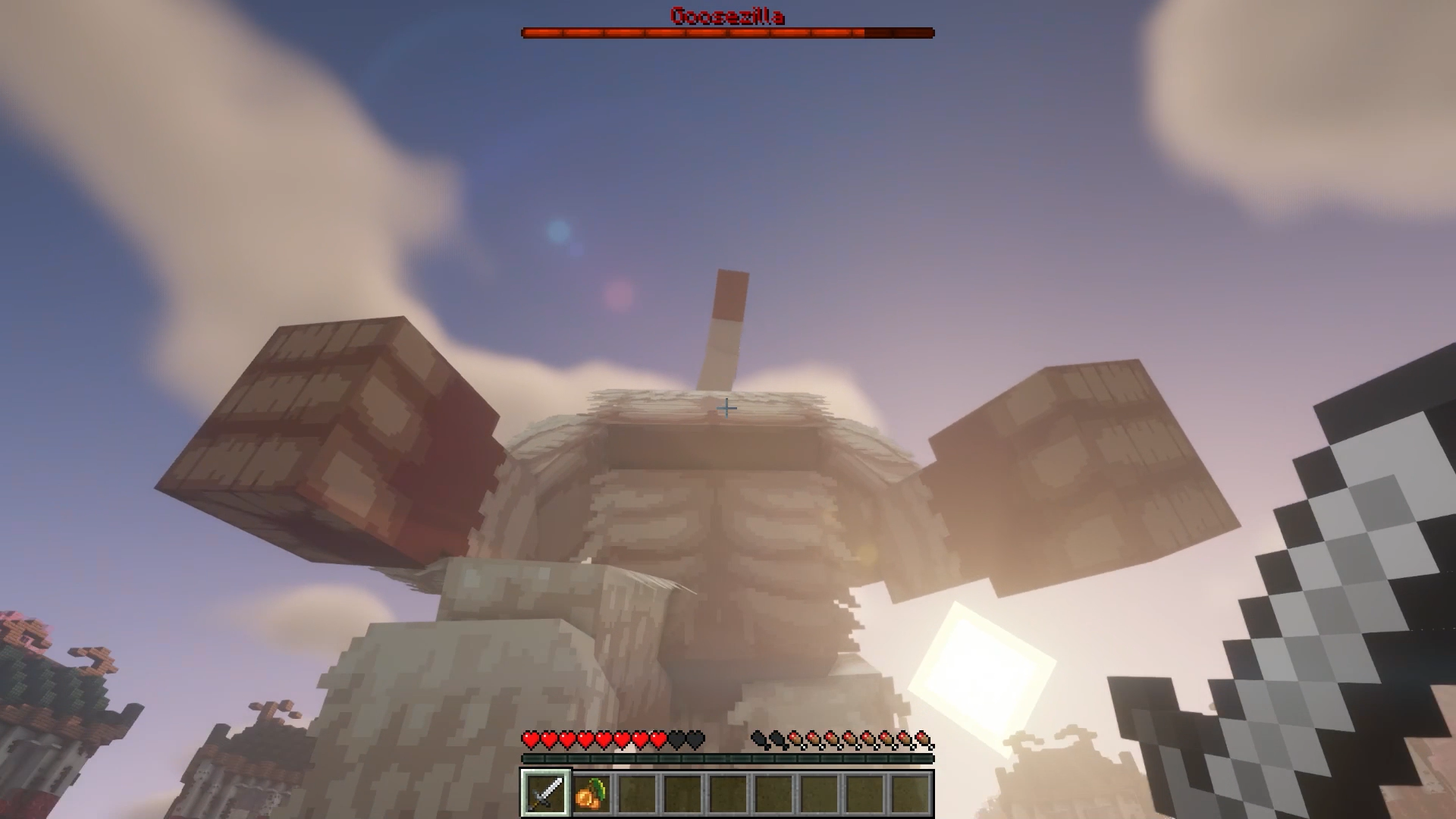Select the third empty hotbar slot
Image resolution: width=1456 pixels, height=819 pixels.
637,793
